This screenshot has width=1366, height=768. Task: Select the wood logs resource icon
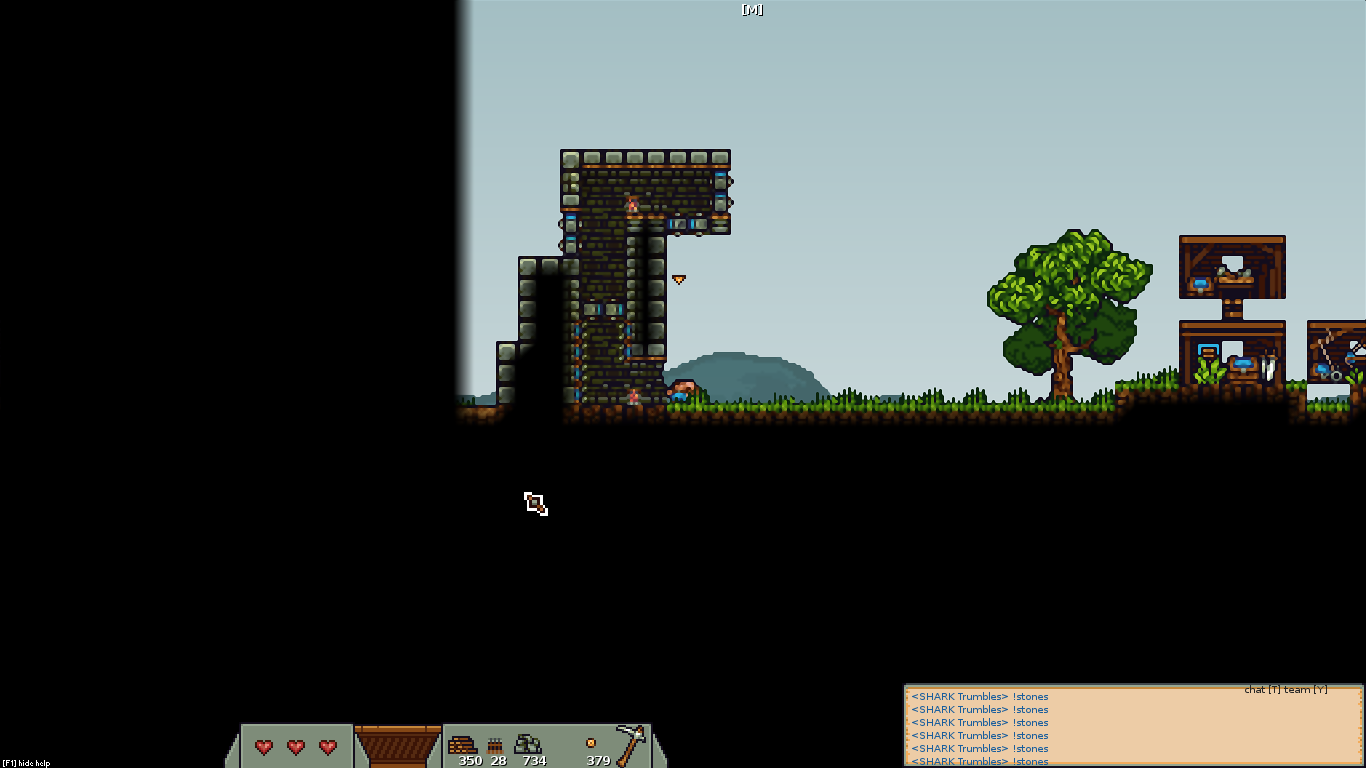462,745
